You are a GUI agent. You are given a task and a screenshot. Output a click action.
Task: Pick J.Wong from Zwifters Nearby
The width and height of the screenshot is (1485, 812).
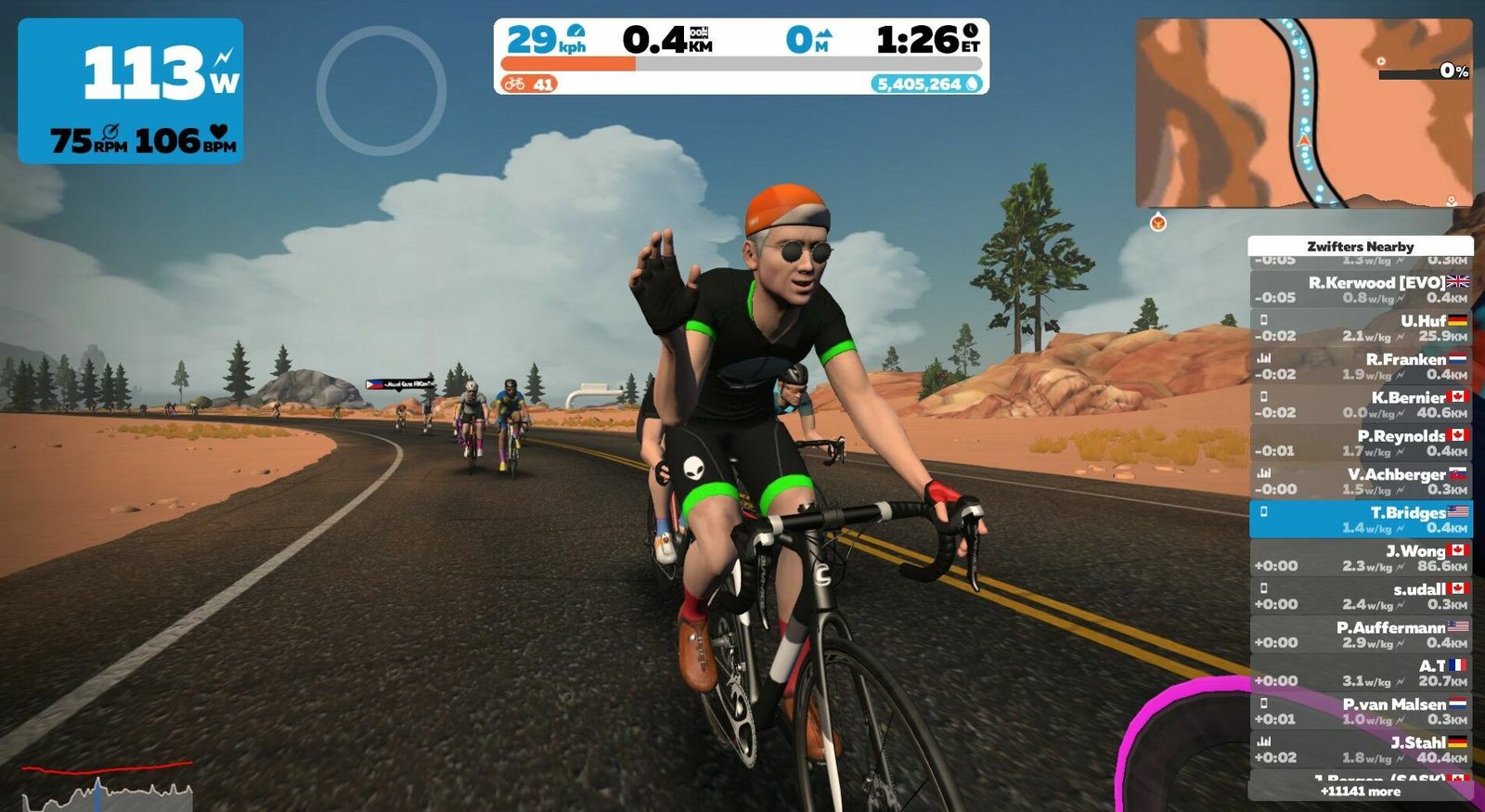tap(1360, 558)
